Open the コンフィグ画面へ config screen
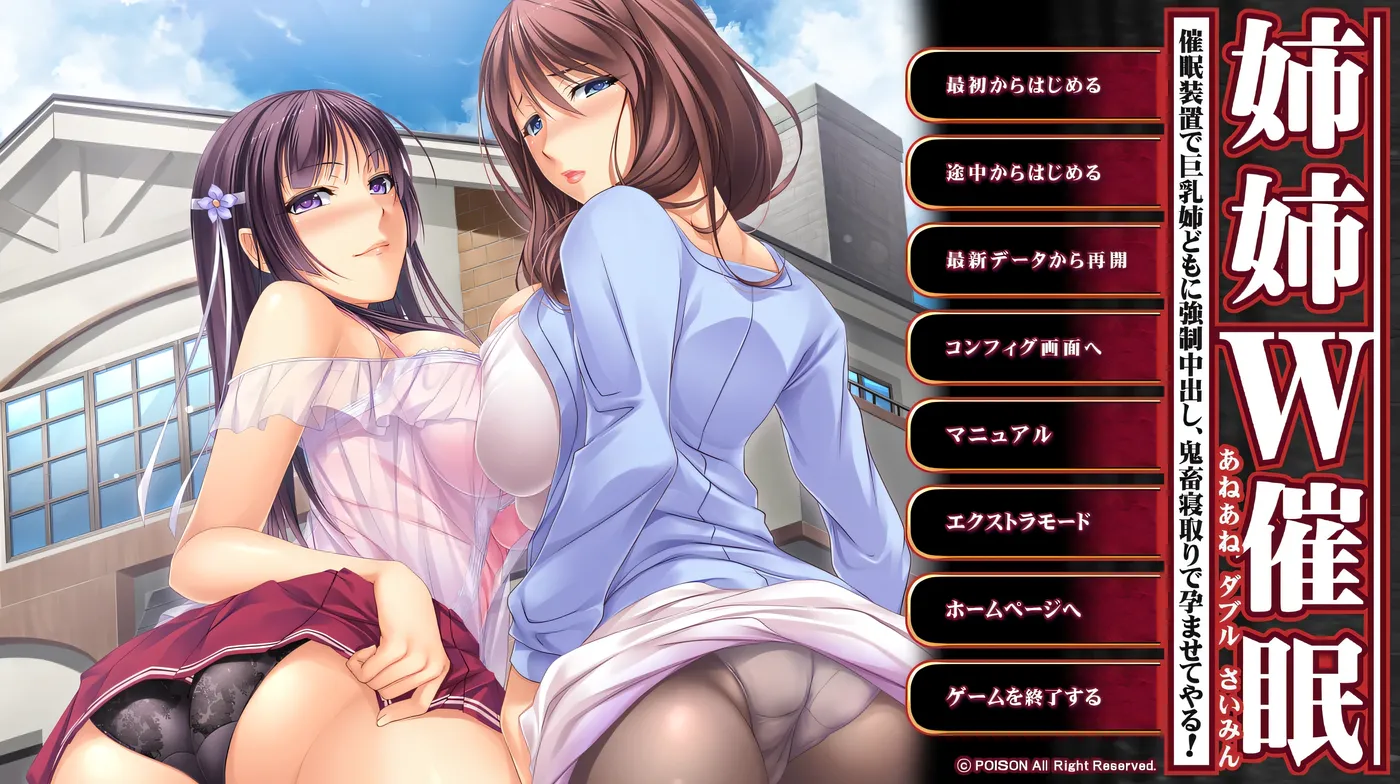Screen dimensions: 1400x784 point(1023,348)
